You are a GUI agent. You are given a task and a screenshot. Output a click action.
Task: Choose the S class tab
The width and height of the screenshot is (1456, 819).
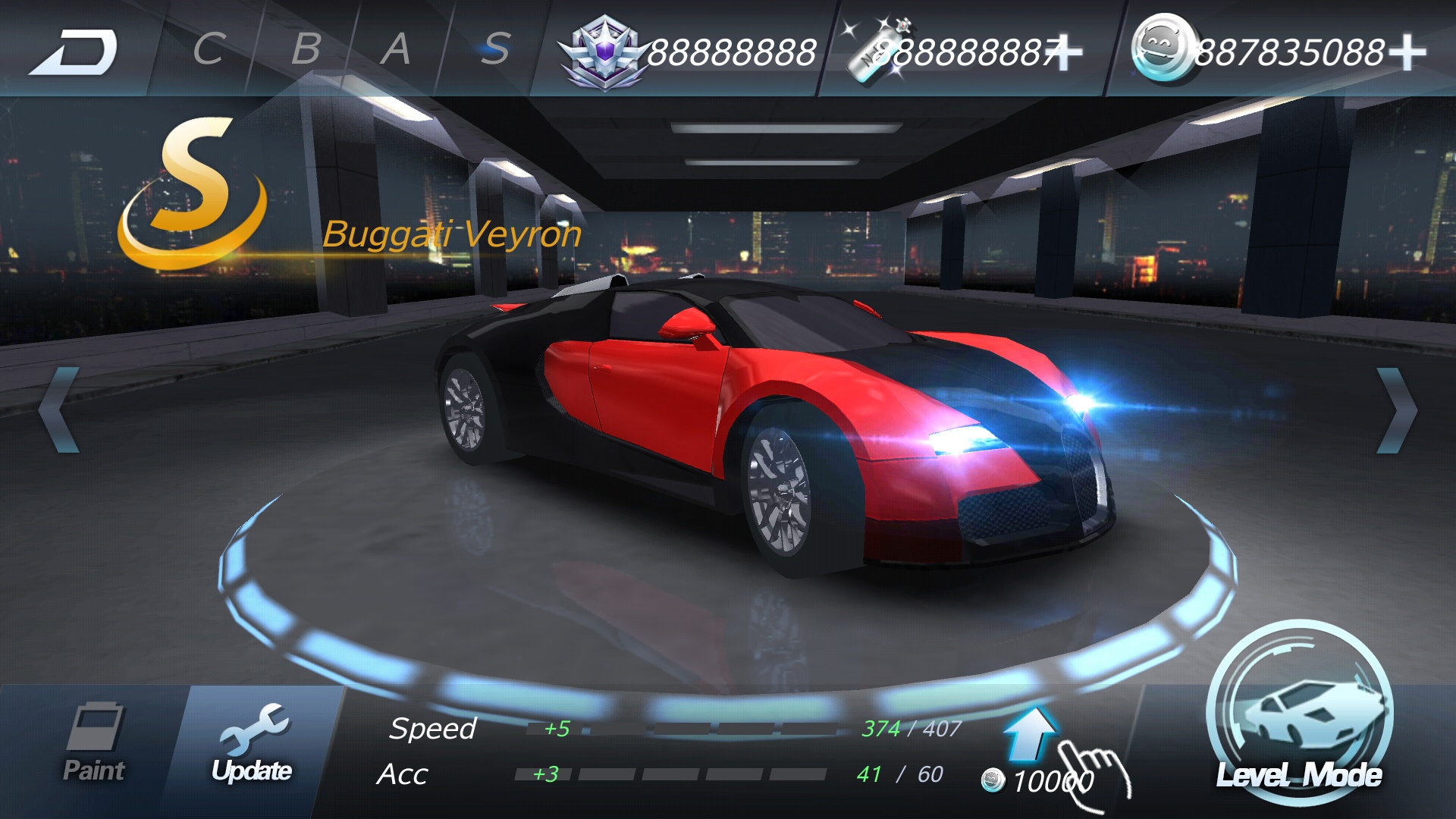pos(495,50)
